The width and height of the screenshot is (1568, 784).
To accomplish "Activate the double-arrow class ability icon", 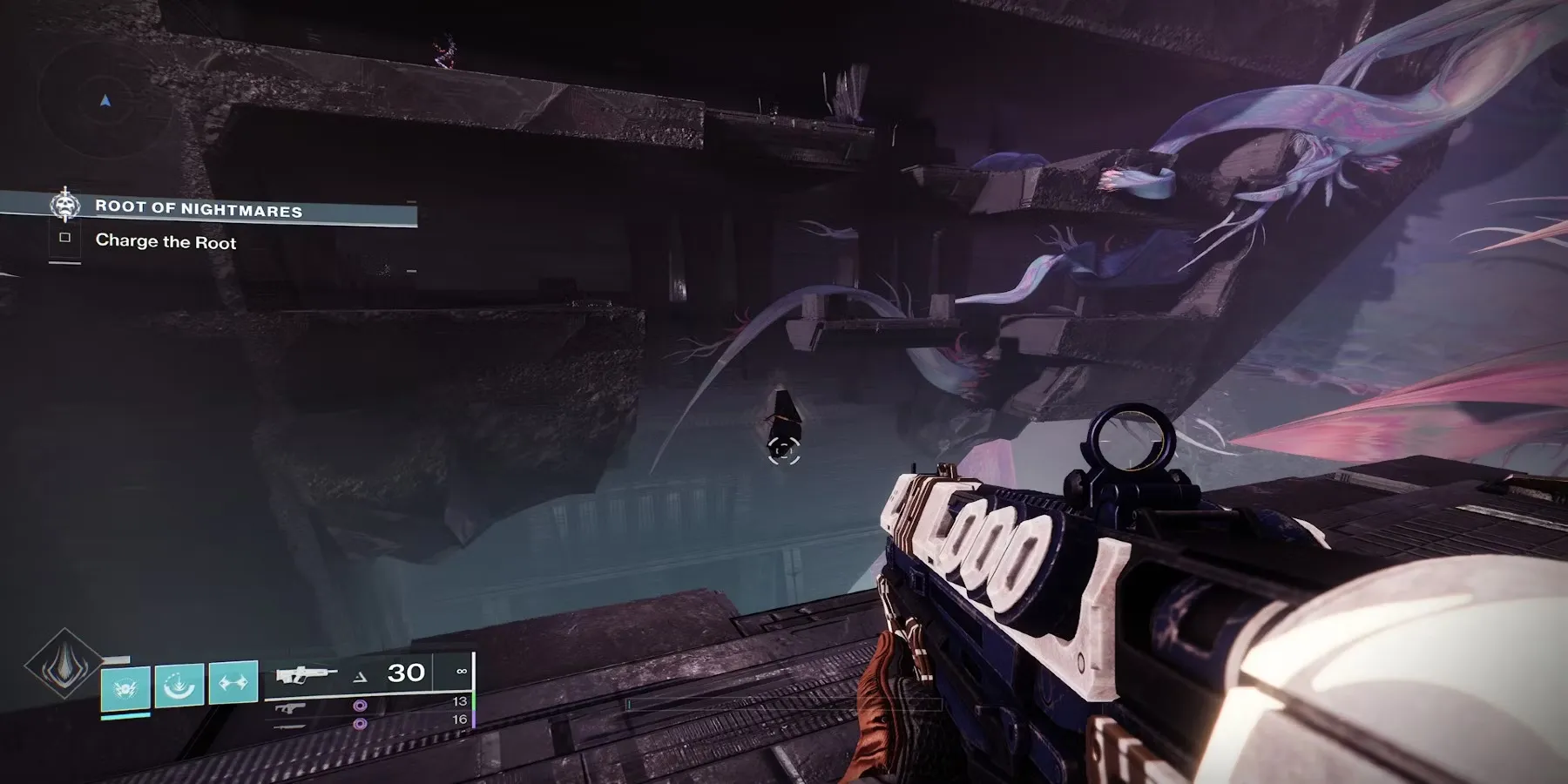I will point(233,683).
